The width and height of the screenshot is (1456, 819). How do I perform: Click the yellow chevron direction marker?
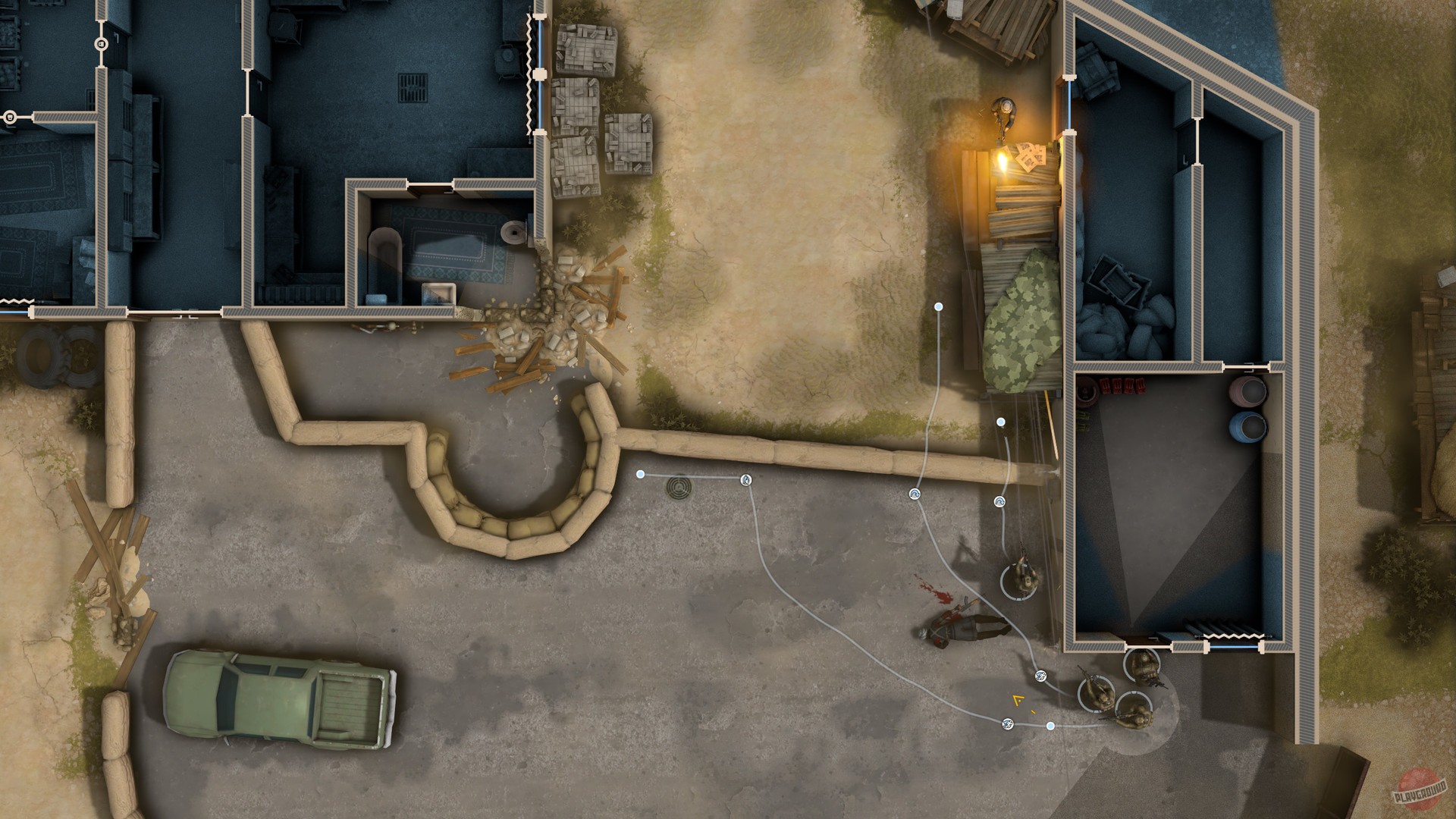point(1017,699)
